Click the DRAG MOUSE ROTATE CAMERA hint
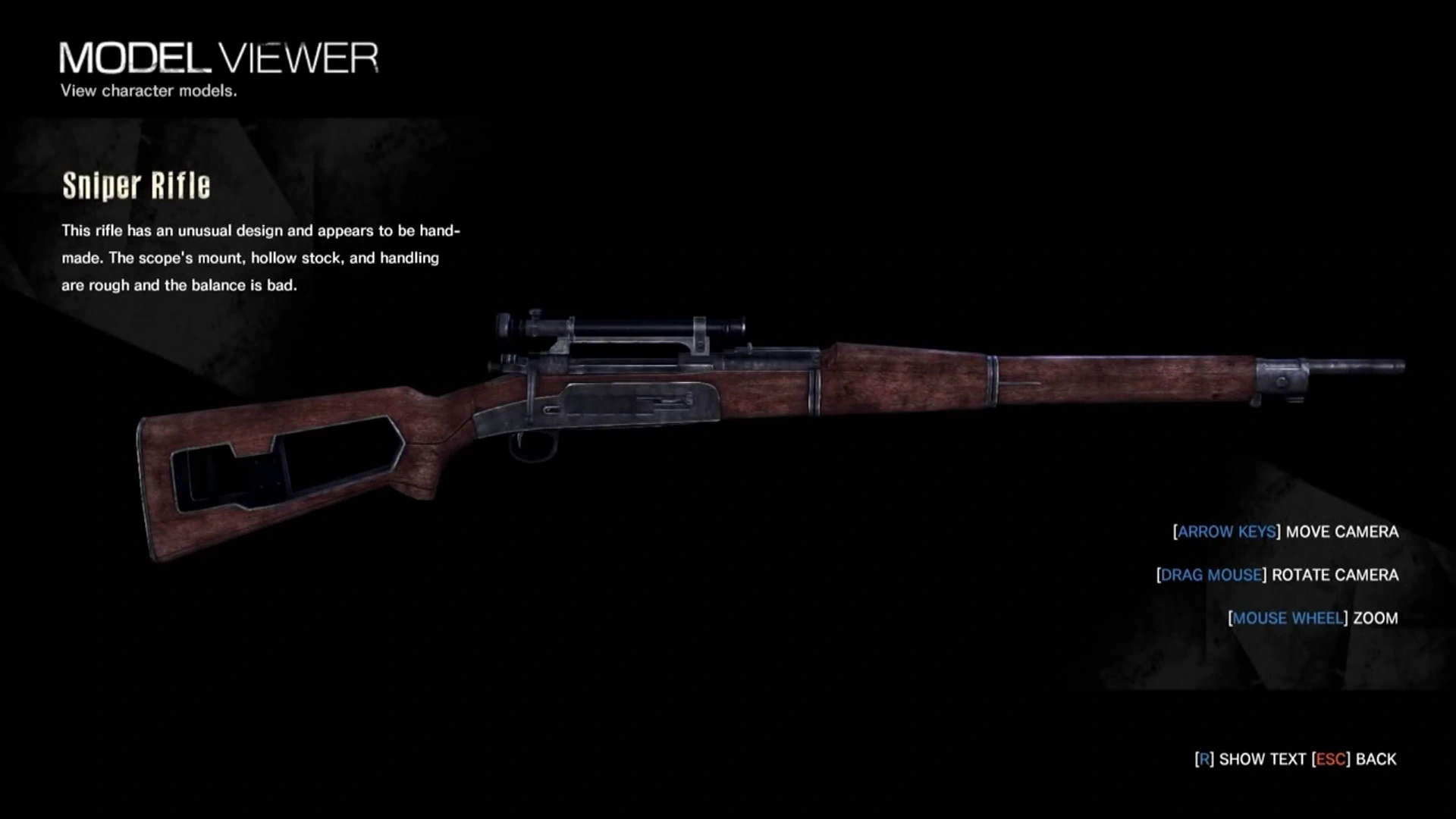Image resolution: width=1456 pixels, height=819 pixels. pyautogui.click(x=1278, y=576)
